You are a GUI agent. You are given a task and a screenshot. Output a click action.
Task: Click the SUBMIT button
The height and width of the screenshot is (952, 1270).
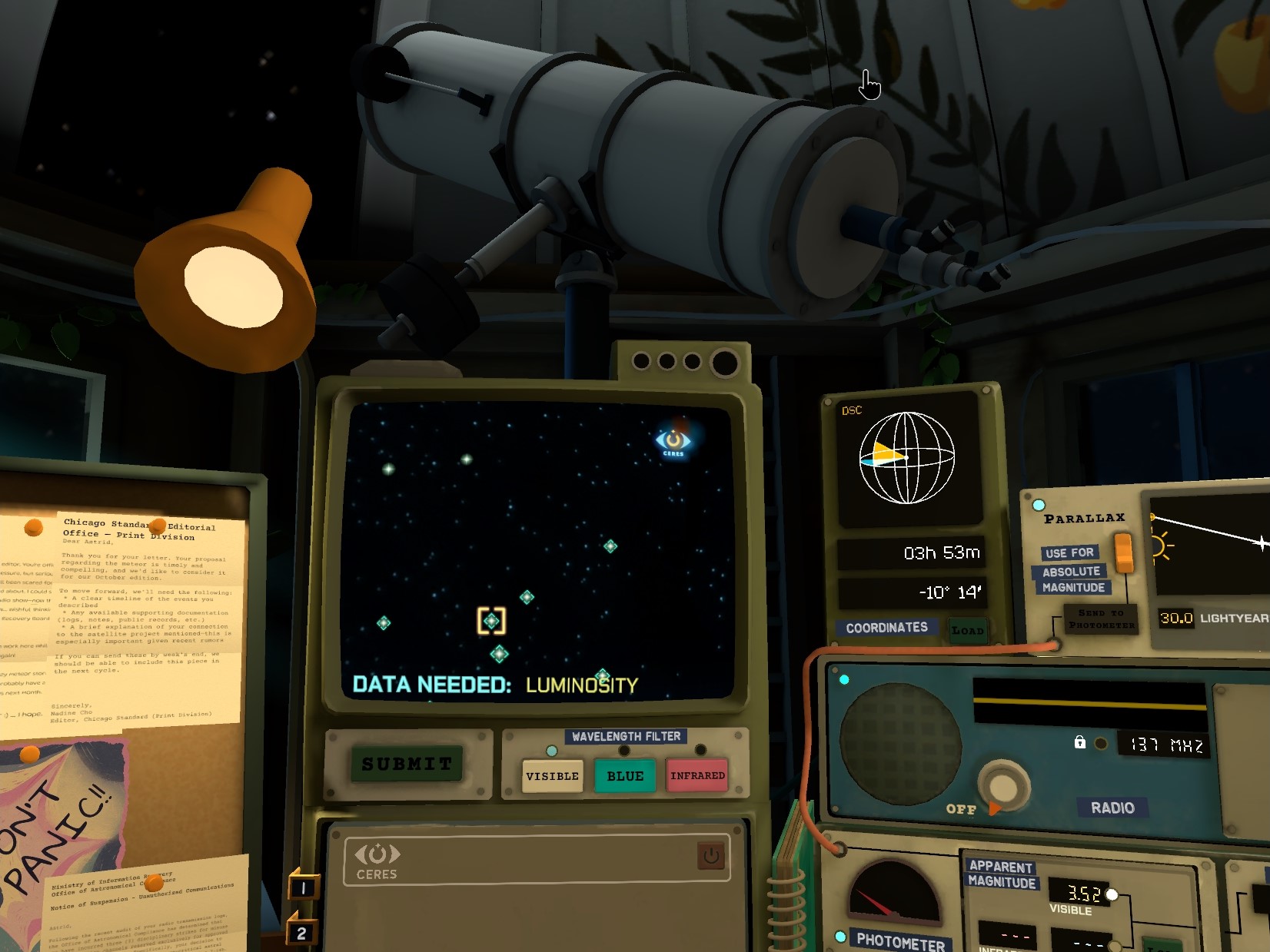click(x=407, y=764)
